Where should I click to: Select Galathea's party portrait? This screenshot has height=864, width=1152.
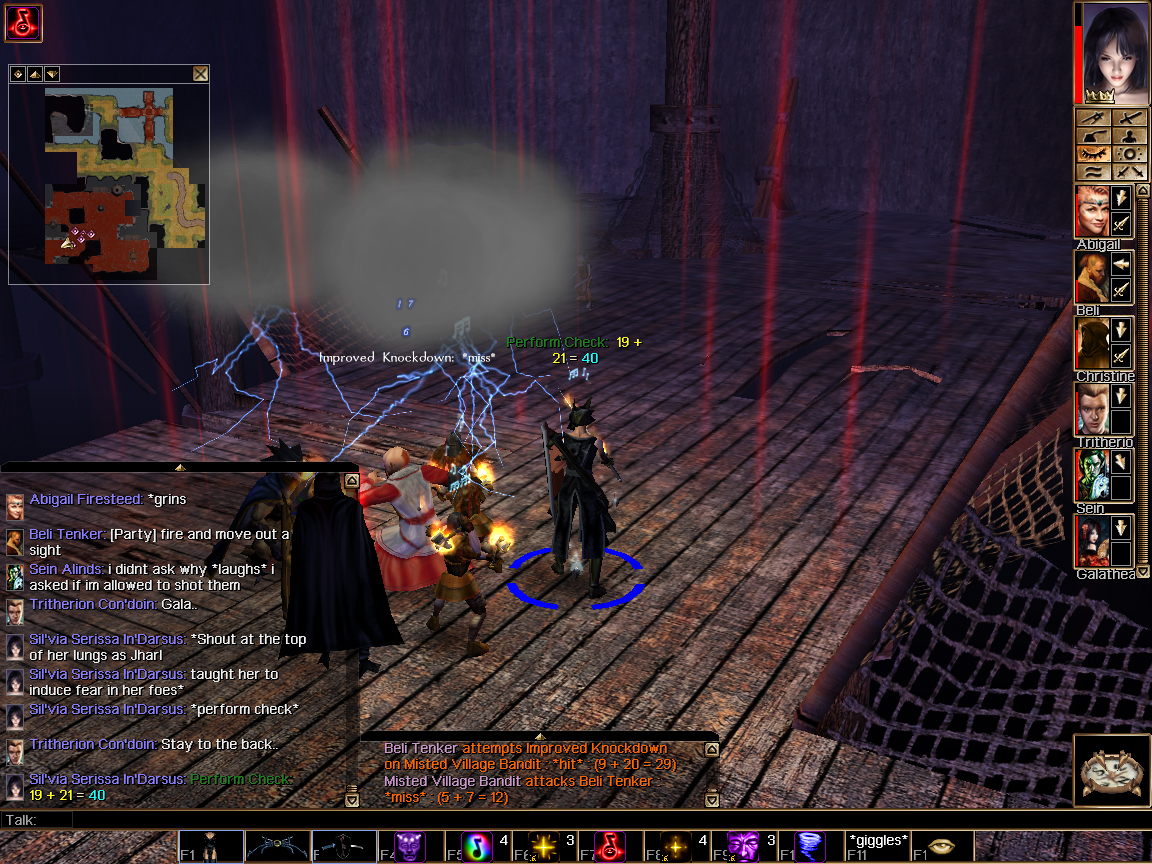(x=1093, y=541)
